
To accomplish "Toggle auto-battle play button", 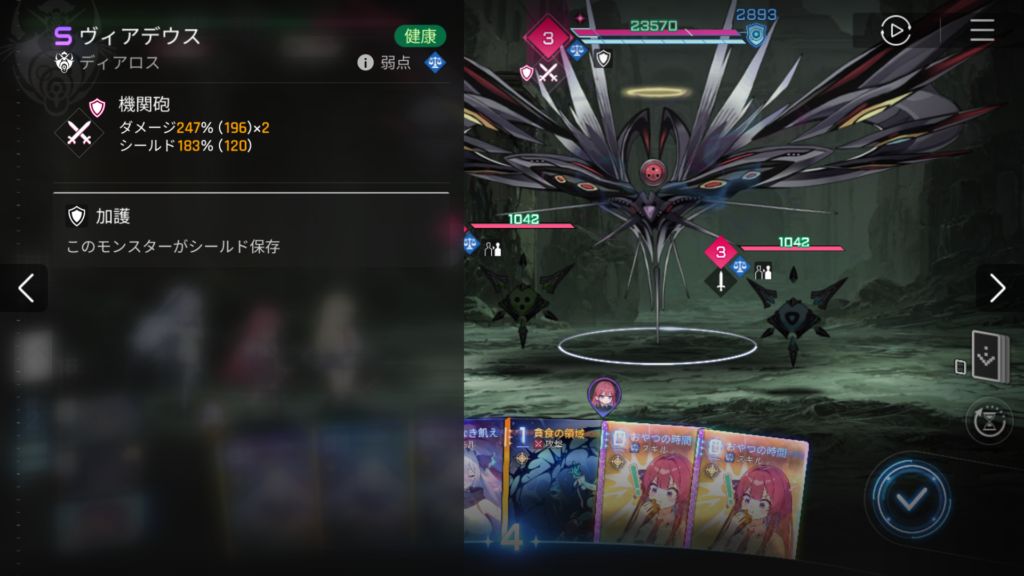I will coord(895,31).
